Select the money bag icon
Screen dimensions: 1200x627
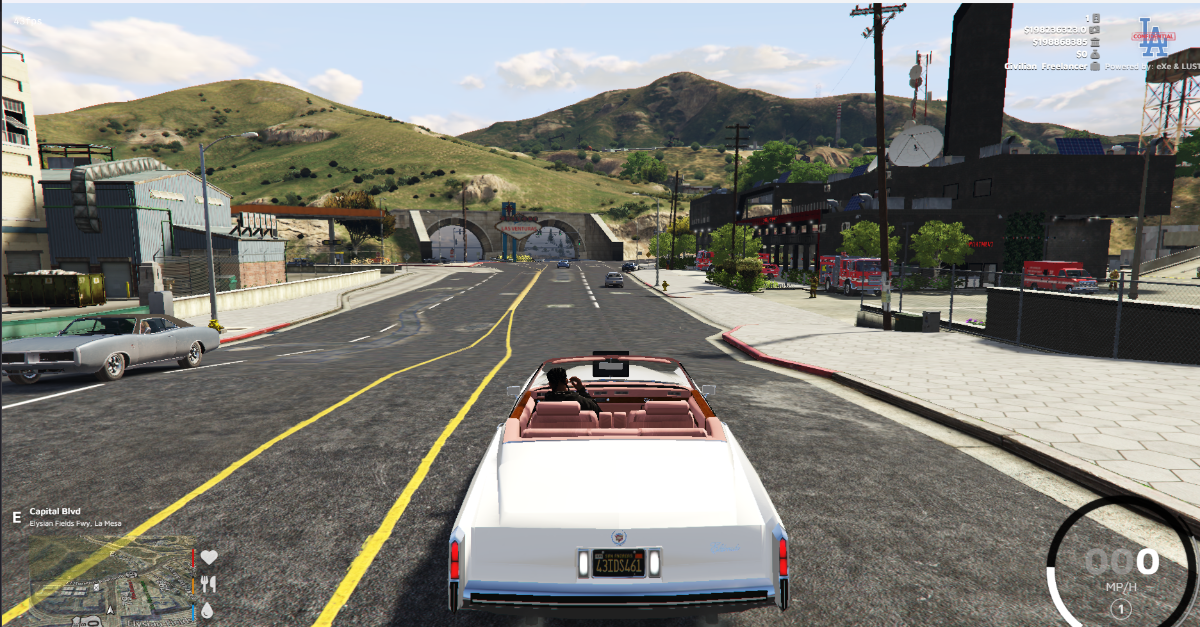[x=1096, y=54]
